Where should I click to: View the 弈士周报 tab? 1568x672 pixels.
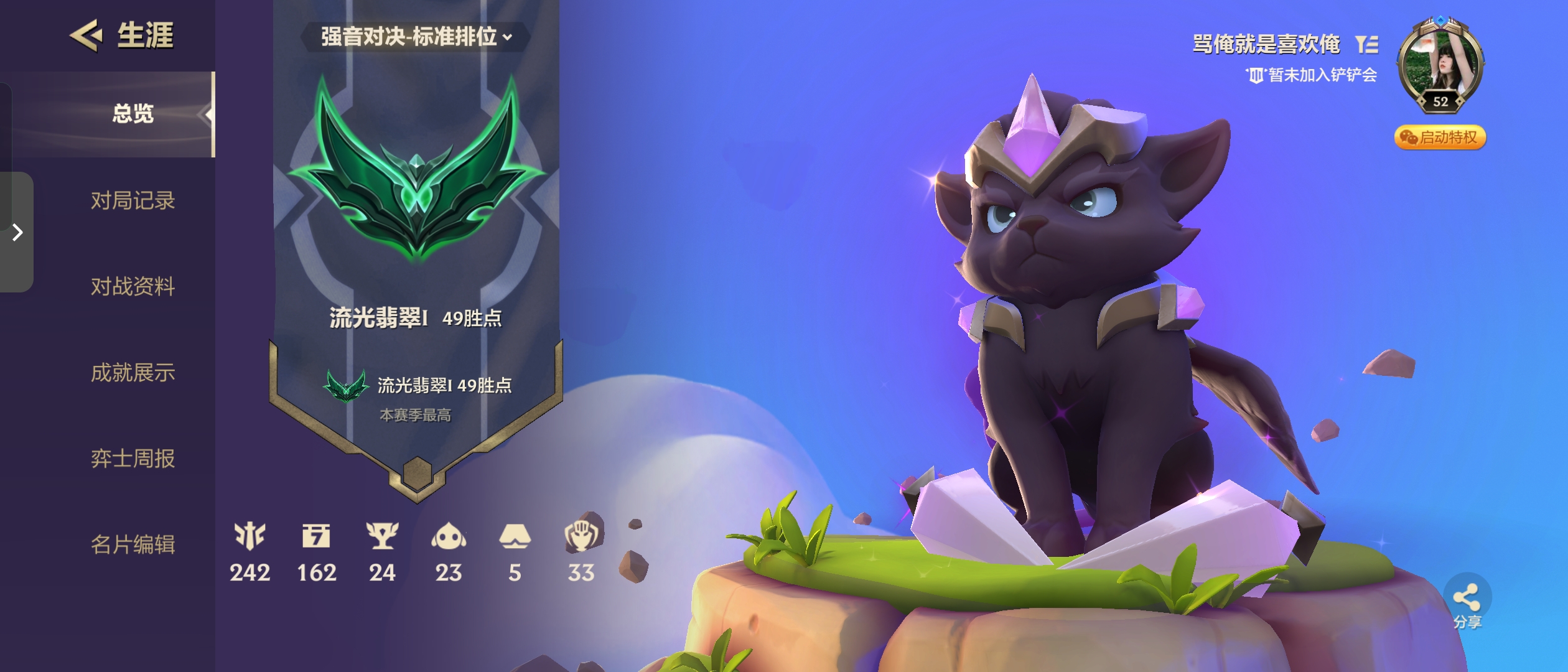(133, 459)
